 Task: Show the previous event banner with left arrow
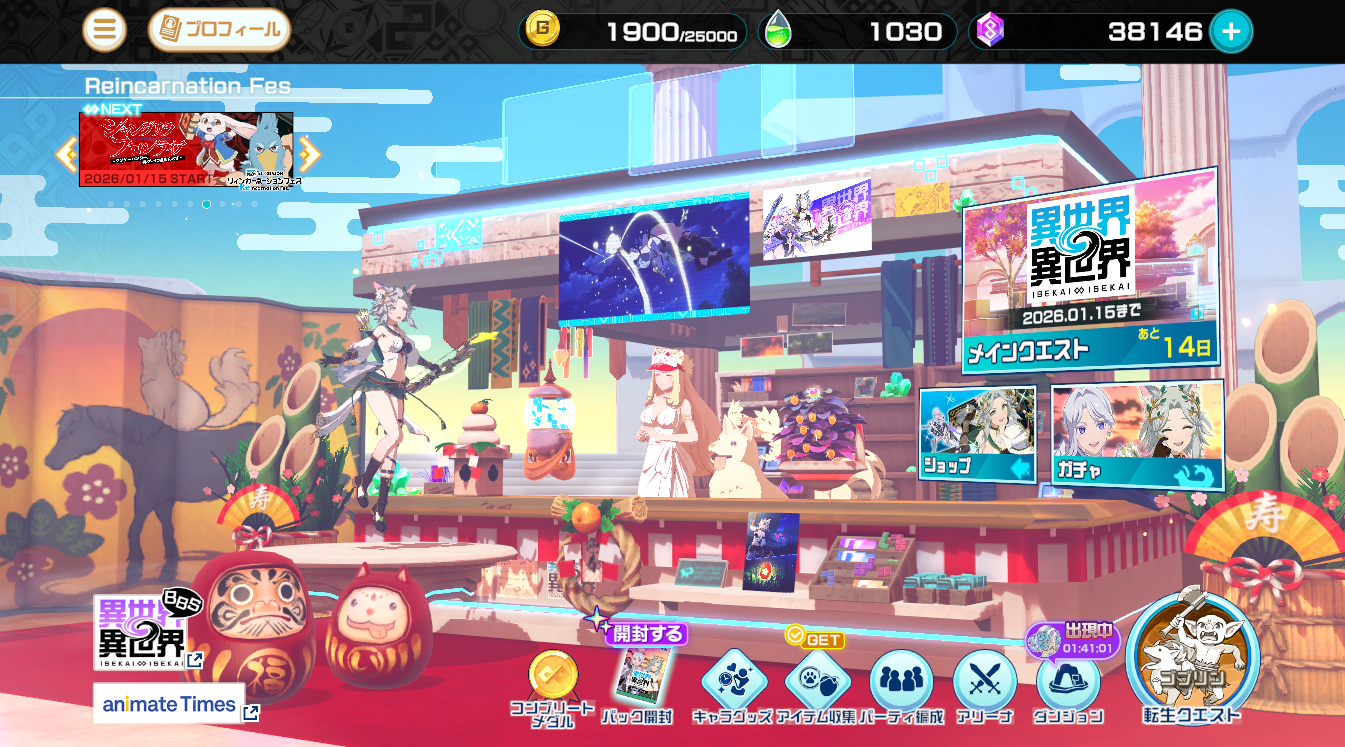[66, 153]
